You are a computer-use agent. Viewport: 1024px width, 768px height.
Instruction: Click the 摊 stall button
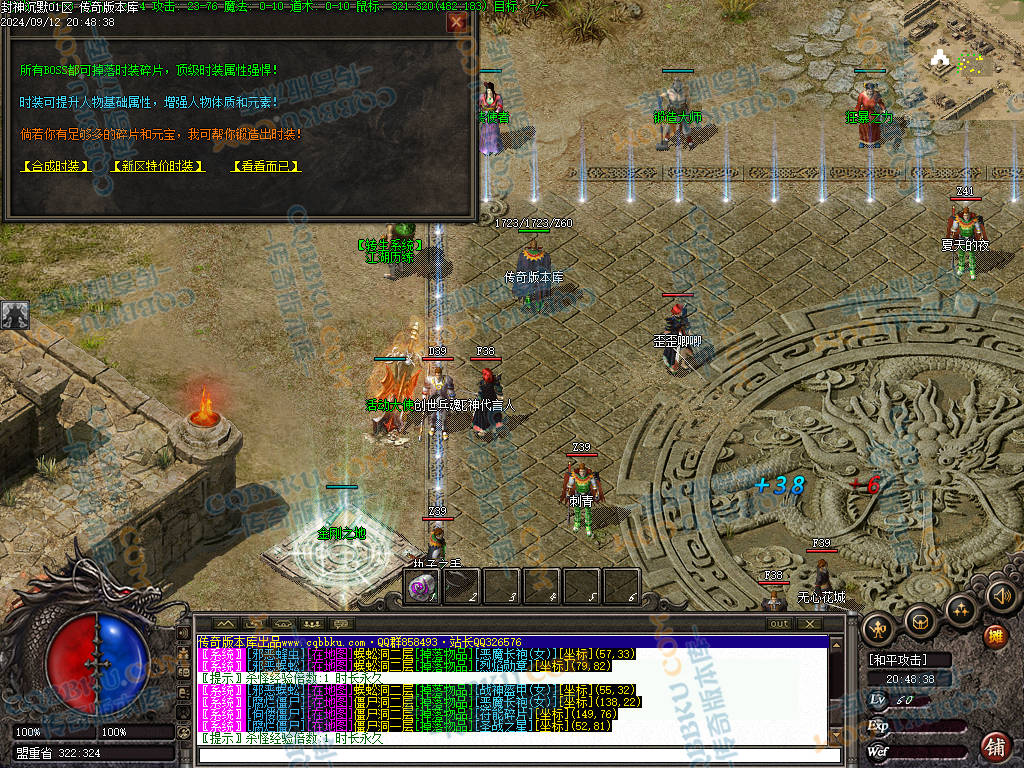click(x=994, y=637)
